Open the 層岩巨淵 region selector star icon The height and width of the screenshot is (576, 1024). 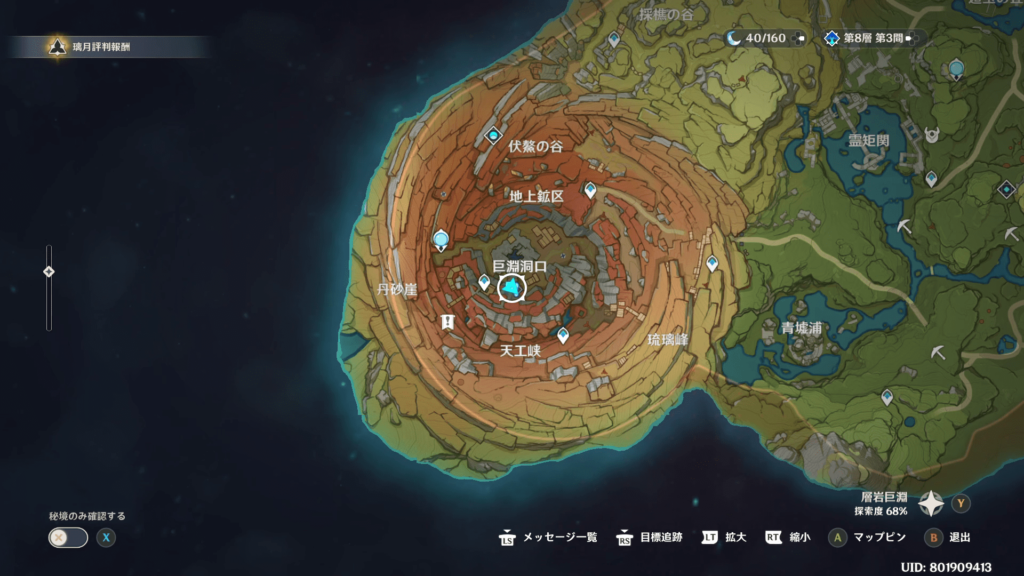tap(931, 503)
